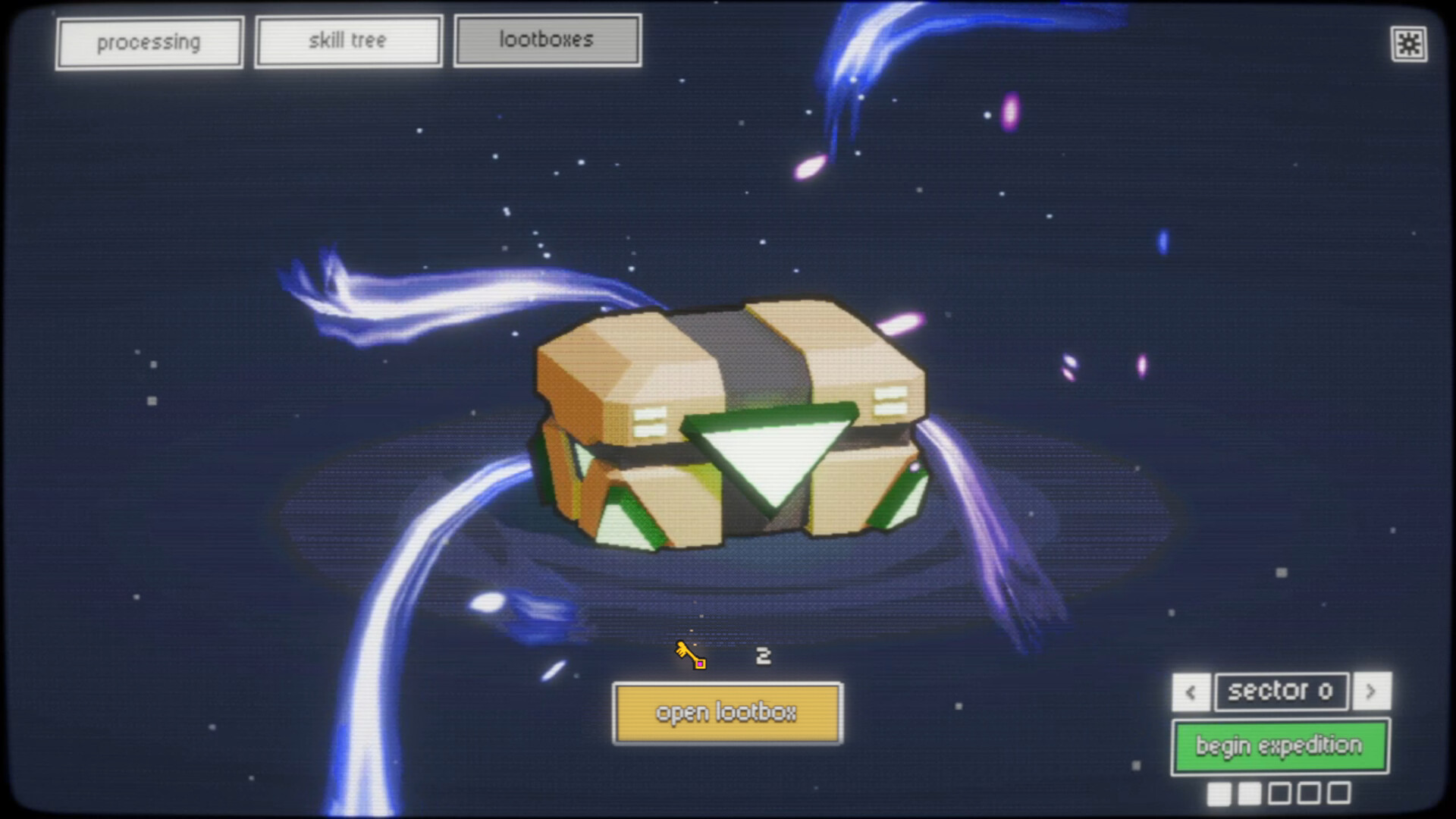Open the sector 0 selector
Screen dimensions: 1456x819
coord(1281,691)
